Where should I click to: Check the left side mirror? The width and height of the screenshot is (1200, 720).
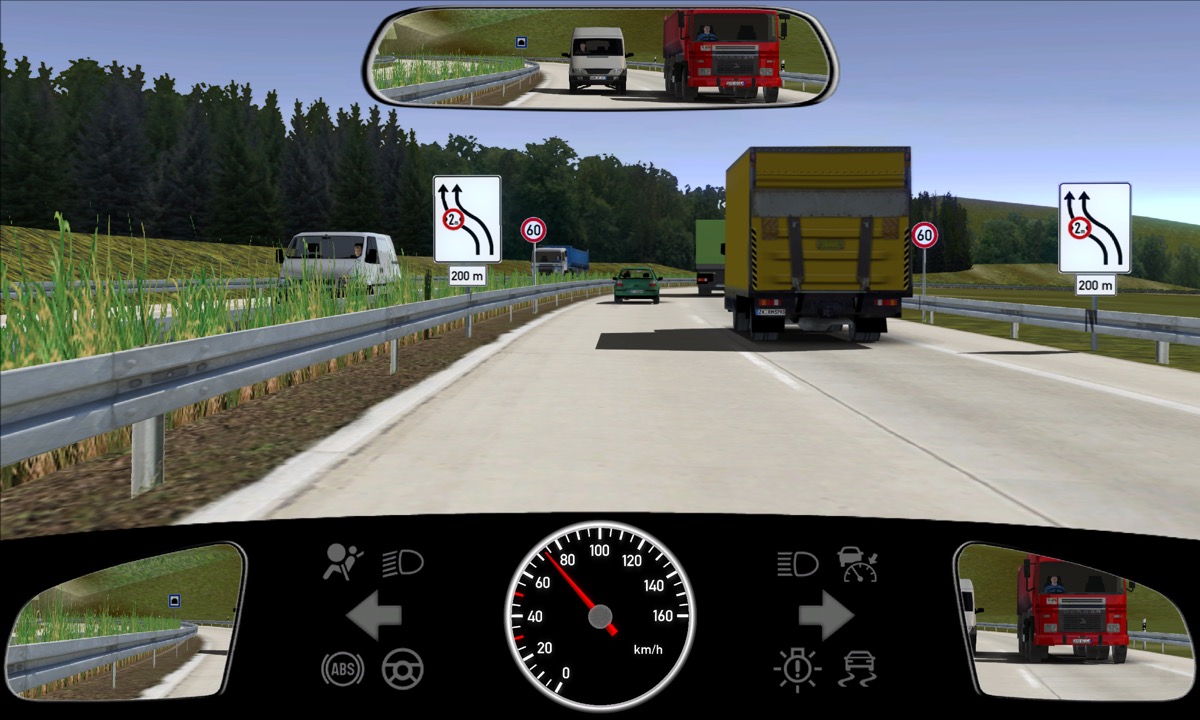pos(126,620)
